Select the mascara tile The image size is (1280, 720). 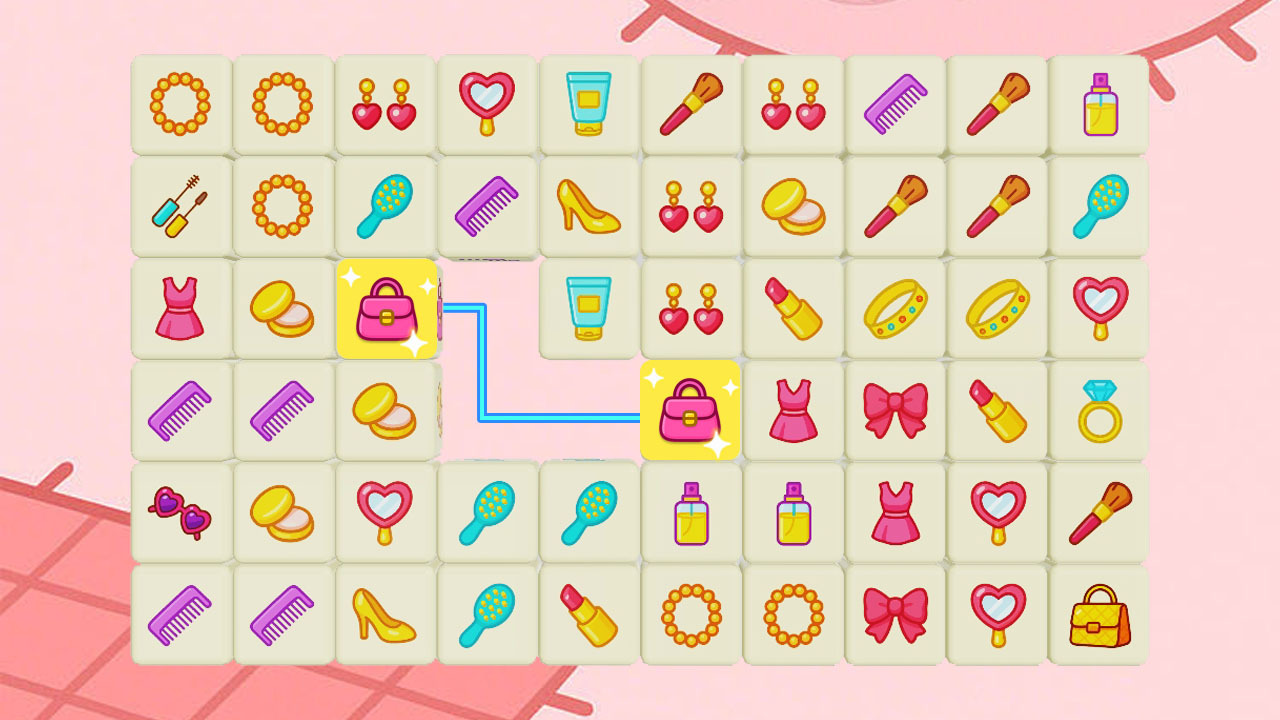[x=181, y=206]
